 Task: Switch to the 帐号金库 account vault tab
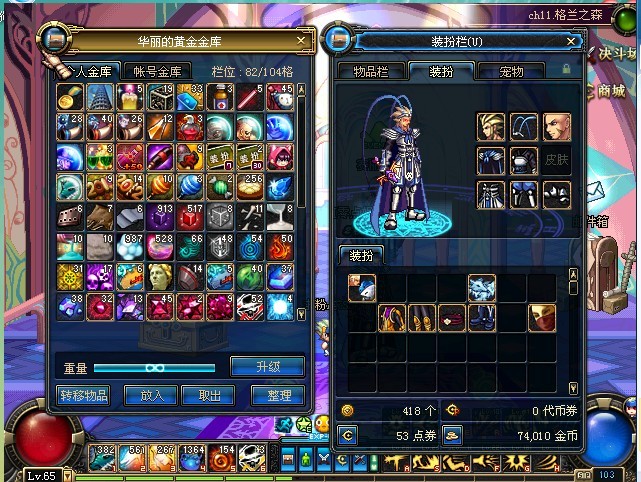158,71
